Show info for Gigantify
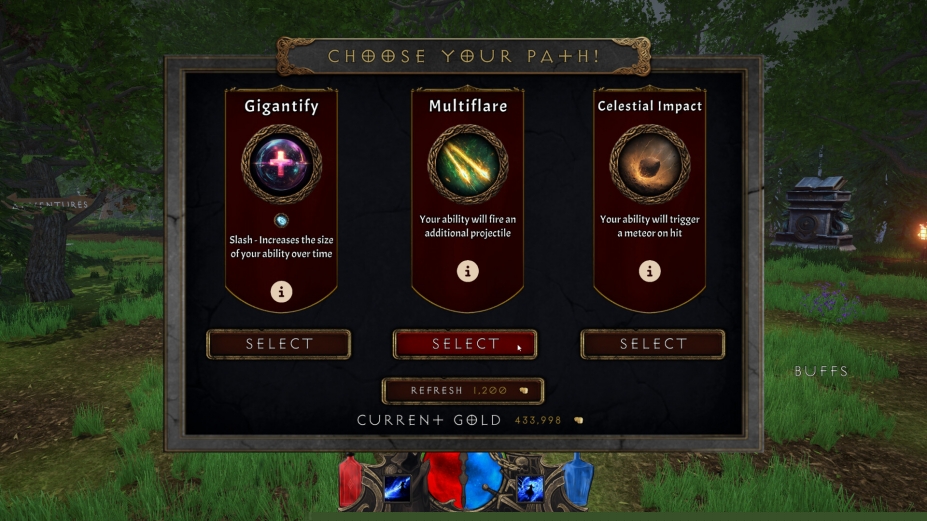This screenshot has height=521, width=927. point(282,292)
